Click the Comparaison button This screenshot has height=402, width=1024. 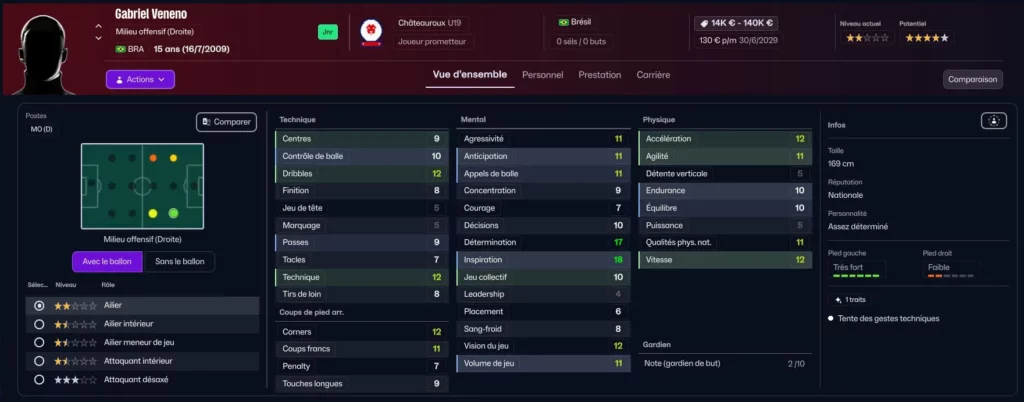(x=972, y=79)
